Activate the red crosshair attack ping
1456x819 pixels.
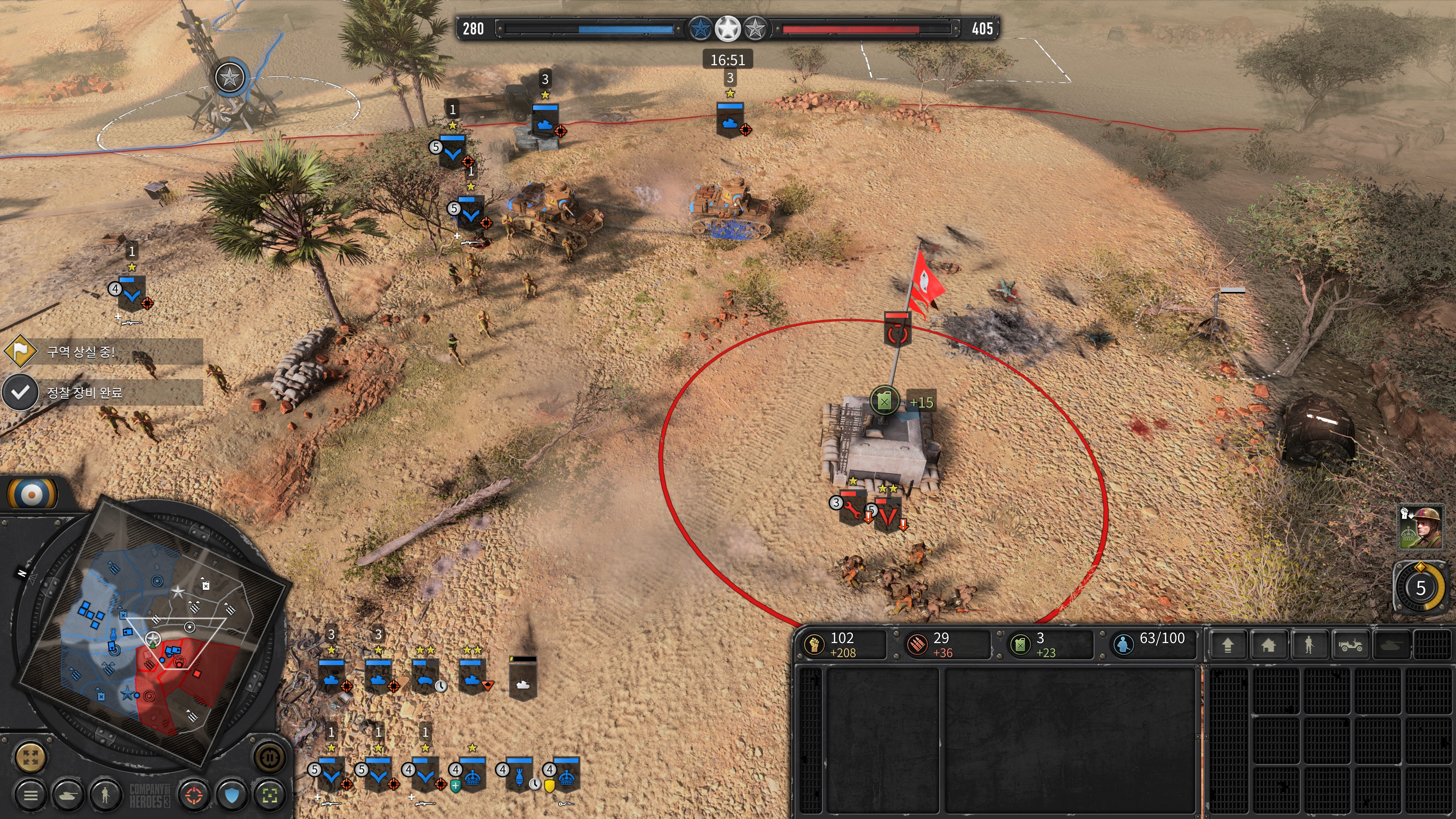pyautogui.click(x=194, y=795)
